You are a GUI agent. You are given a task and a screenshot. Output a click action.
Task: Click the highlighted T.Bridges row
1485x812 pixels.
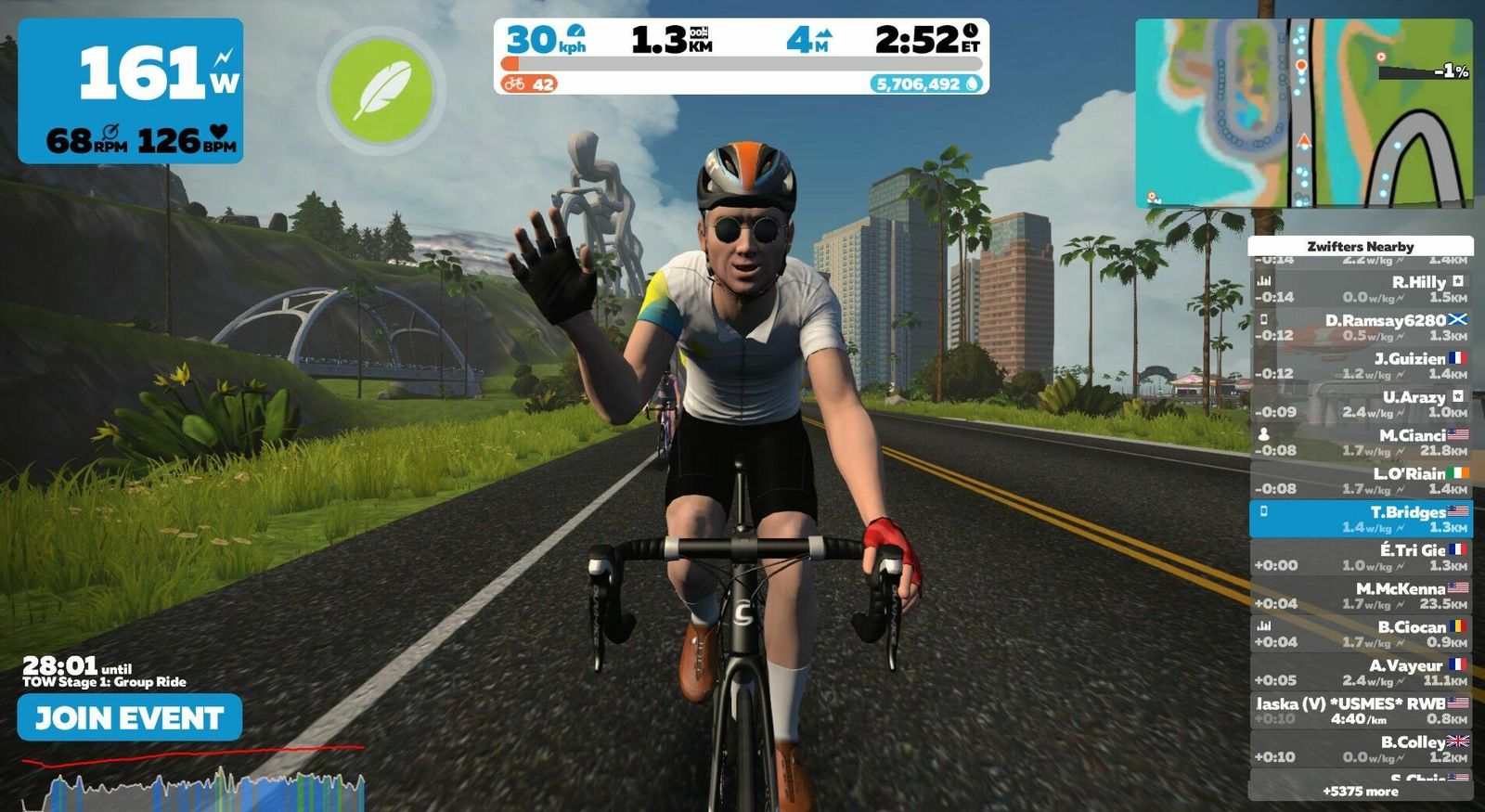[x=1361, y=519]
